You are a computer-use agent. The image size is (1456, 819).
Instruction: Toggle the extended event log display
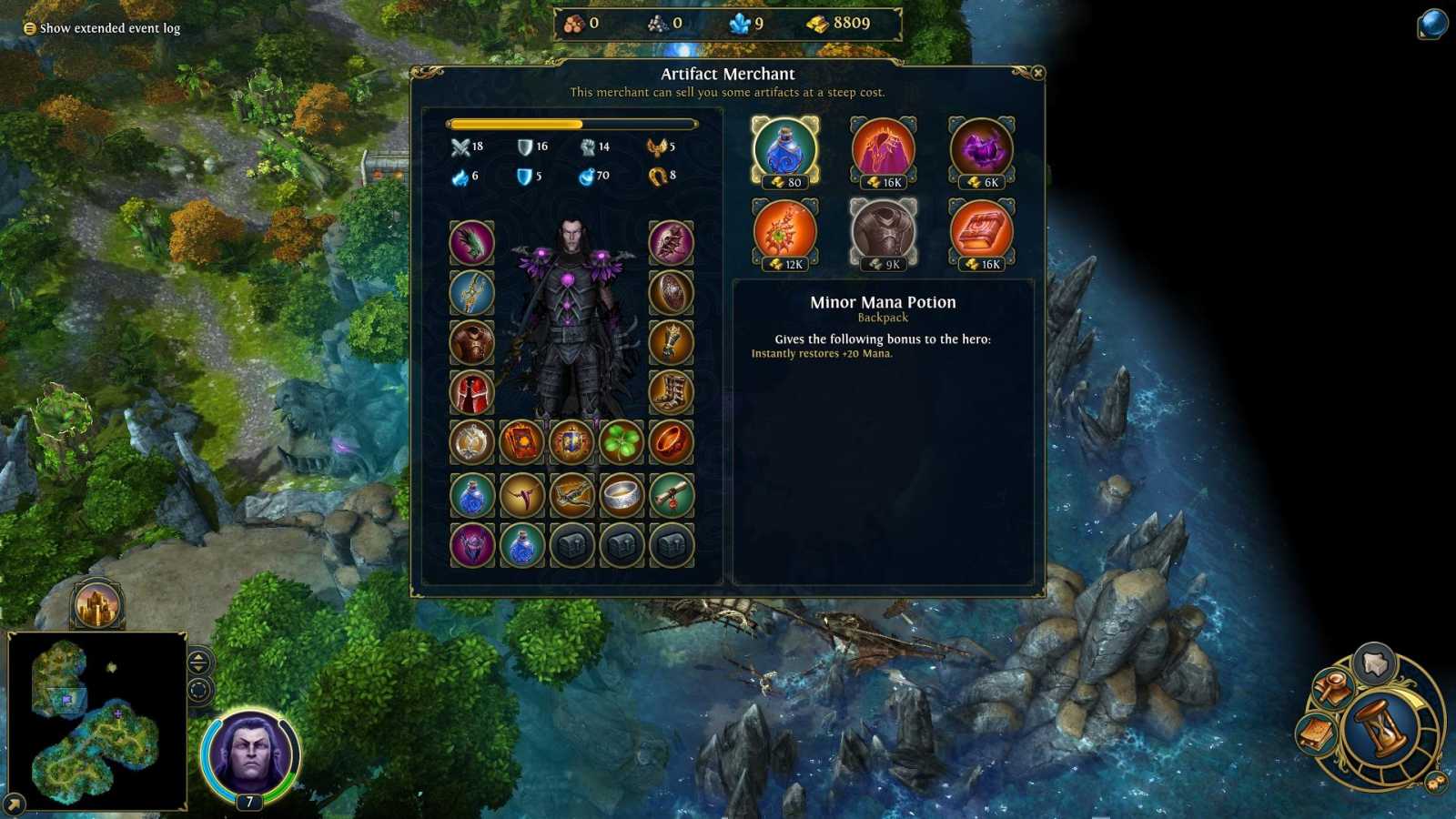click(100, 27)
